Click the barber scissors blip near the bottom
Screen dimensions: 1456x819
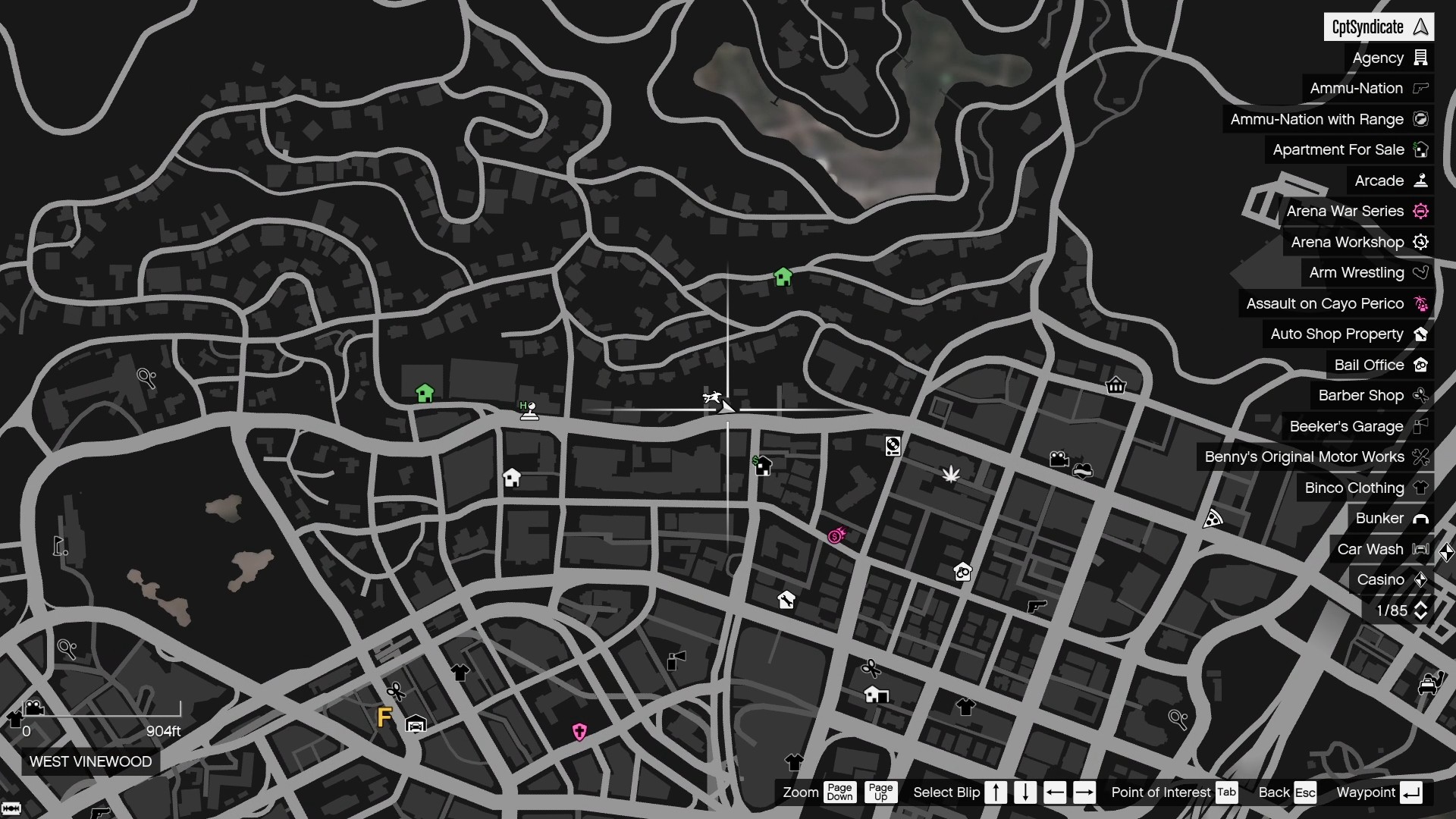[872, 669]
